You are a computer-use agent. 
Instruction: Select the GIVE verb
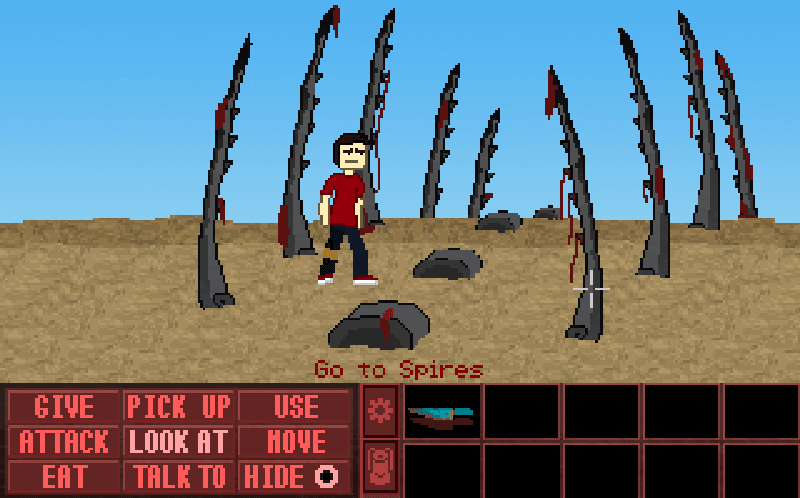click(64, 407)
